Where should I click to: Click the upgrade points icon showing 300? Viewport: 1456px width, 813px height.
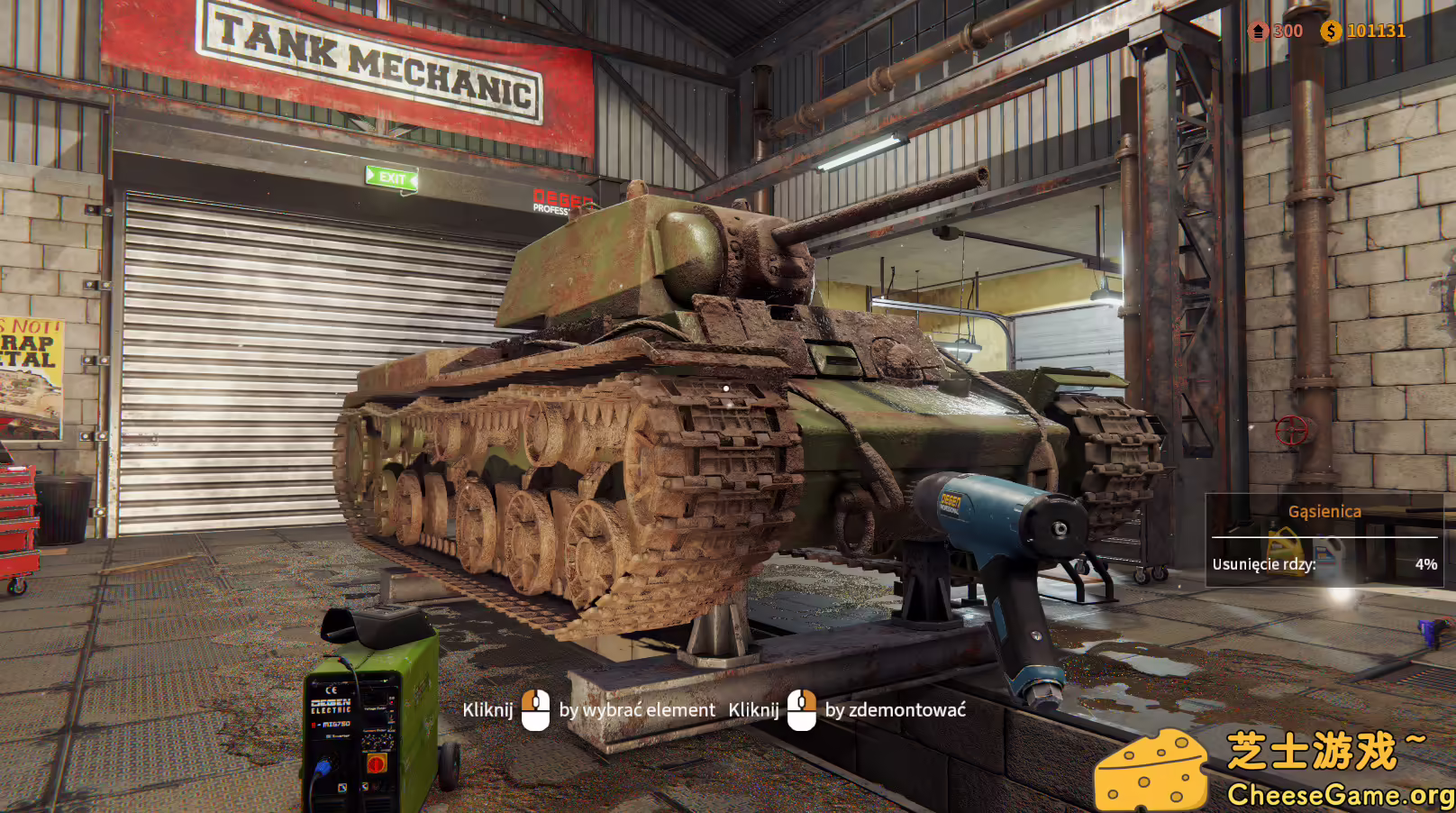(1259, 31)
